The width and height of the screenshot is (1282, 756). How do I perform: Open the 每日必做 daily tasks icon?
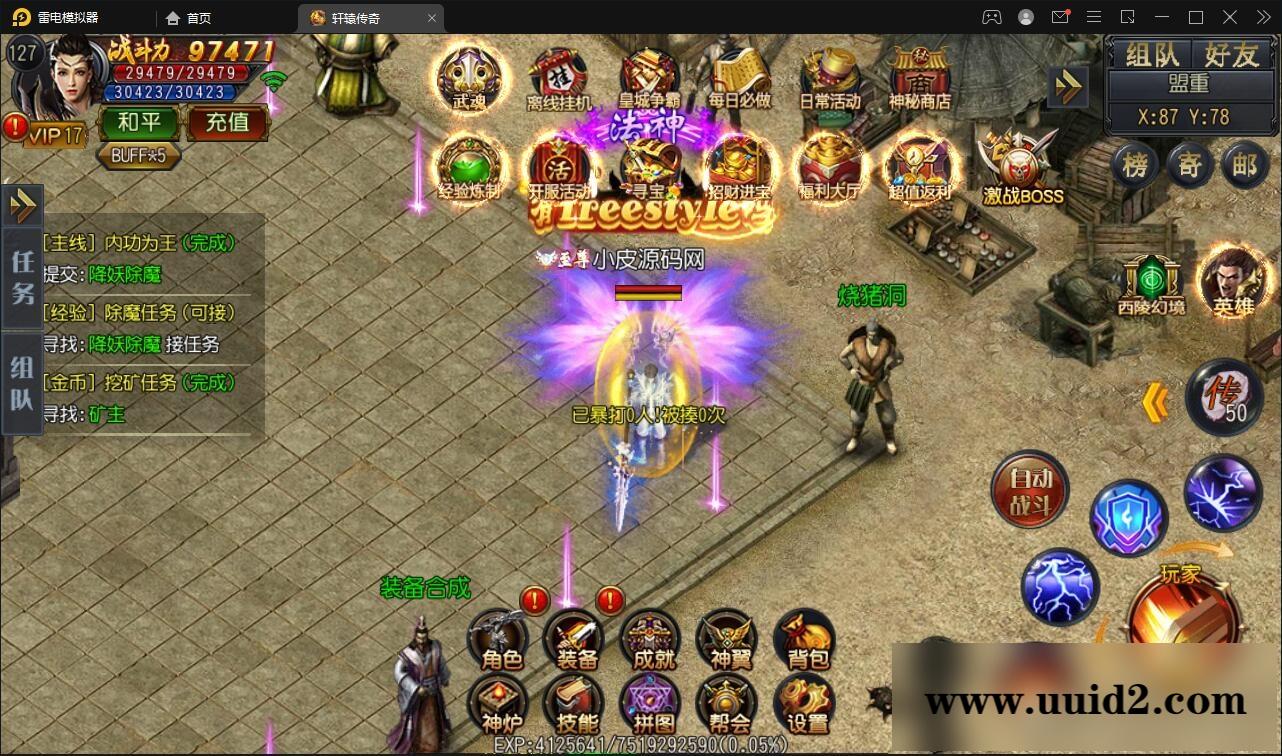coord(739,76)
